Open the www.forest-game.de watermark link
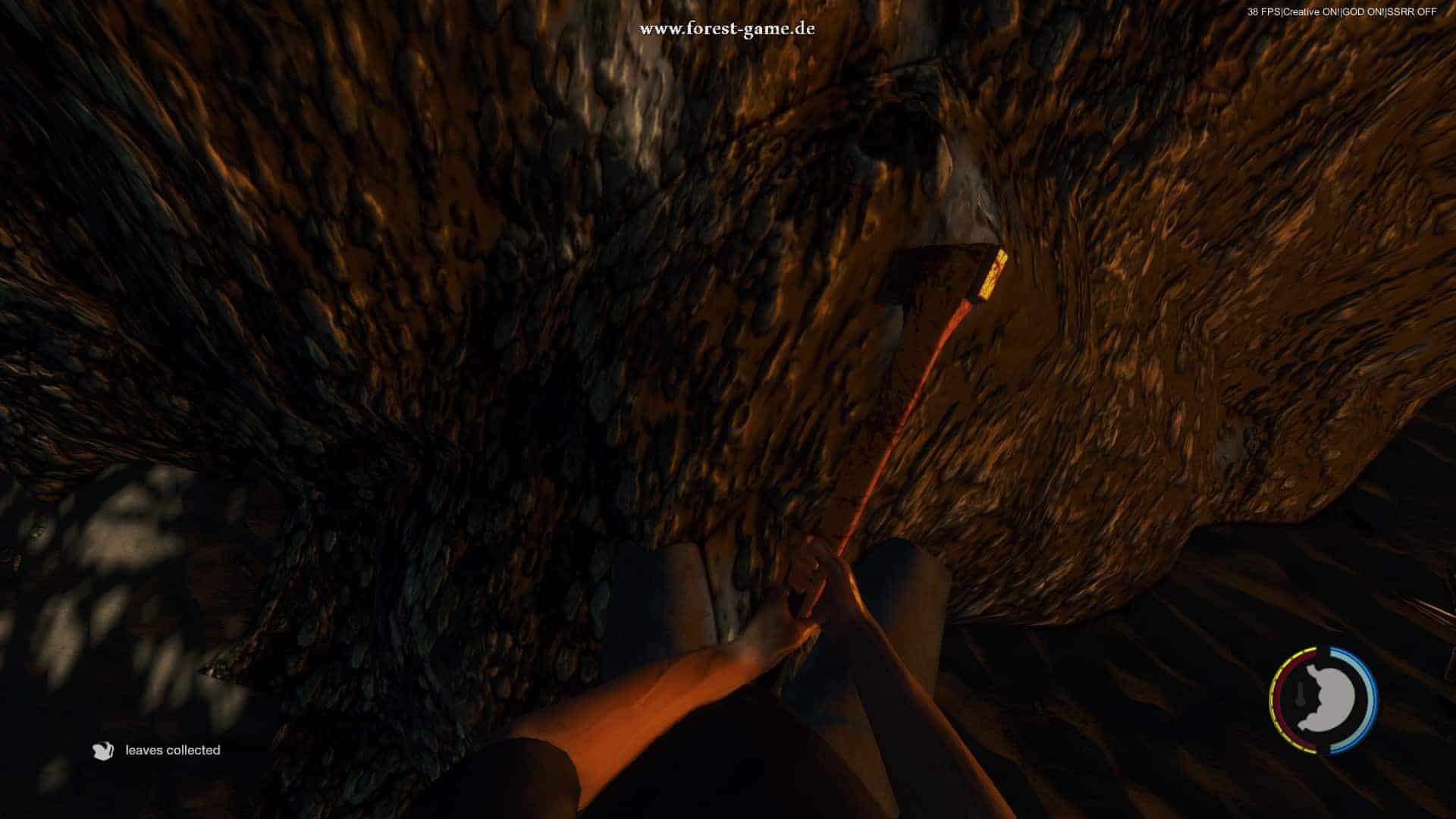The width and height of the screenshot is (1456, 819). click(727, 30)
